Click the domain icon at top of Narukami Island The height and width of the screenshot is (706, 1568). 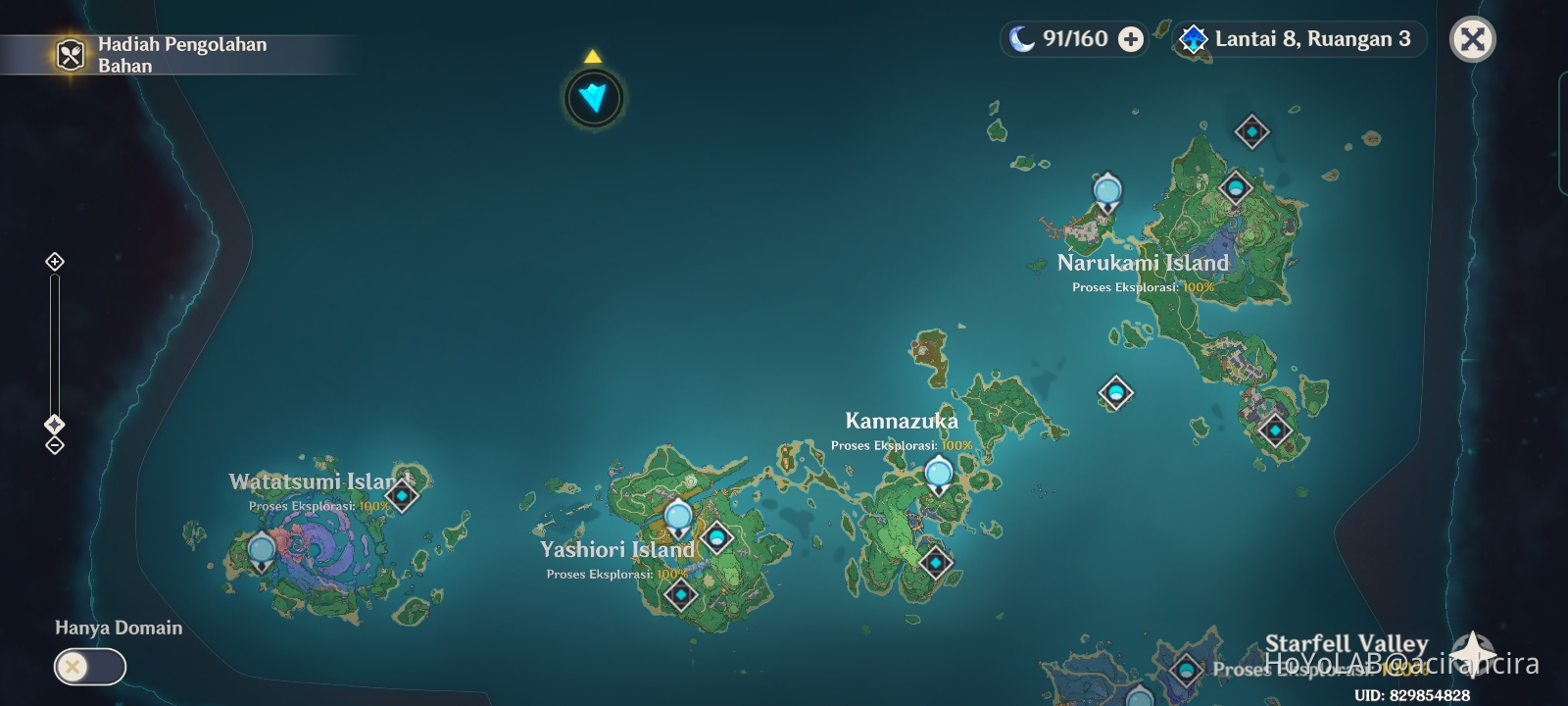[1251, 129]
